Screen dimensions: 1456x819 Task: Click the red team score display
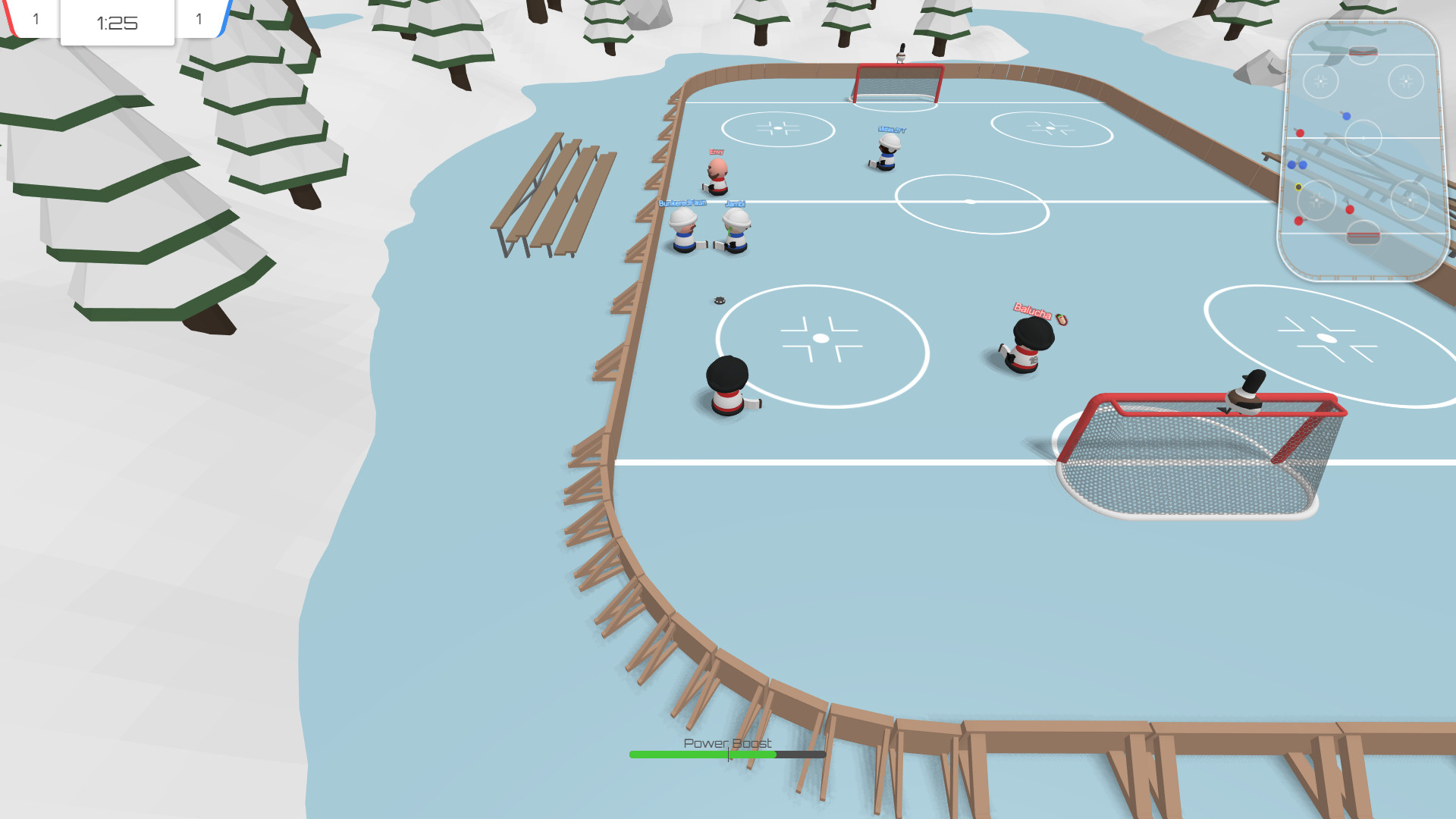click(36, 19)
